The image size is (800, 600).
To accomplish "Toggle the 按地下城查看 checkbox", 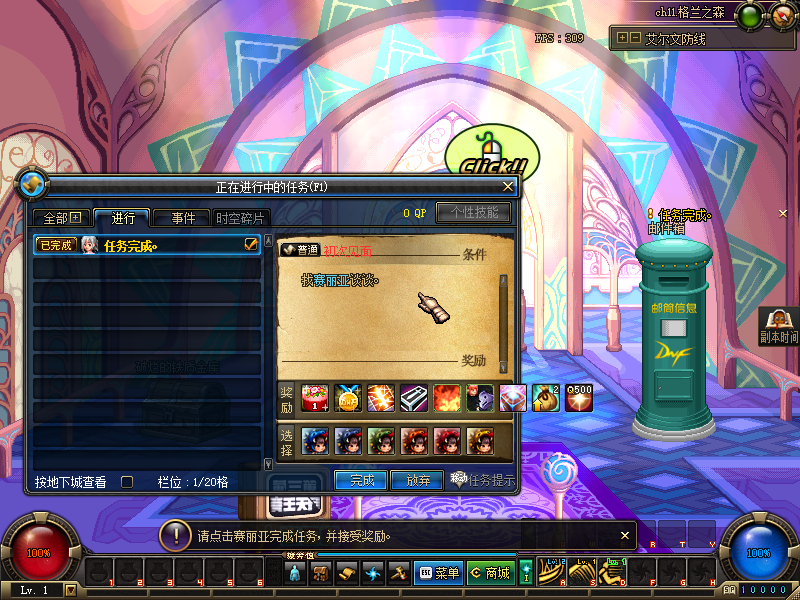I will 127,482.
